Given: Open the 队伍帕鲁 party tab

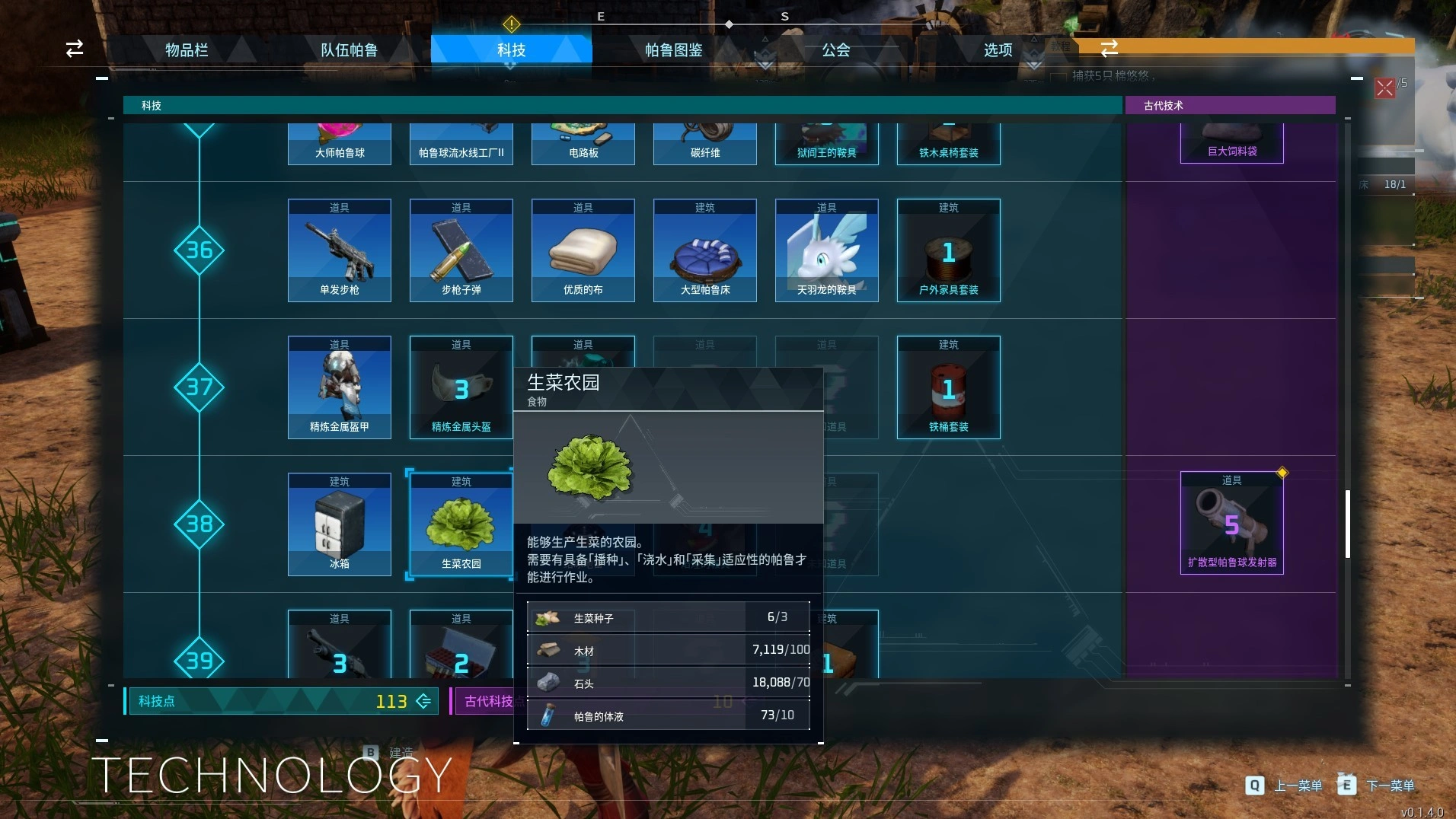Looking at the screenshot, I should pyautogui.click(x=349, y=50).
